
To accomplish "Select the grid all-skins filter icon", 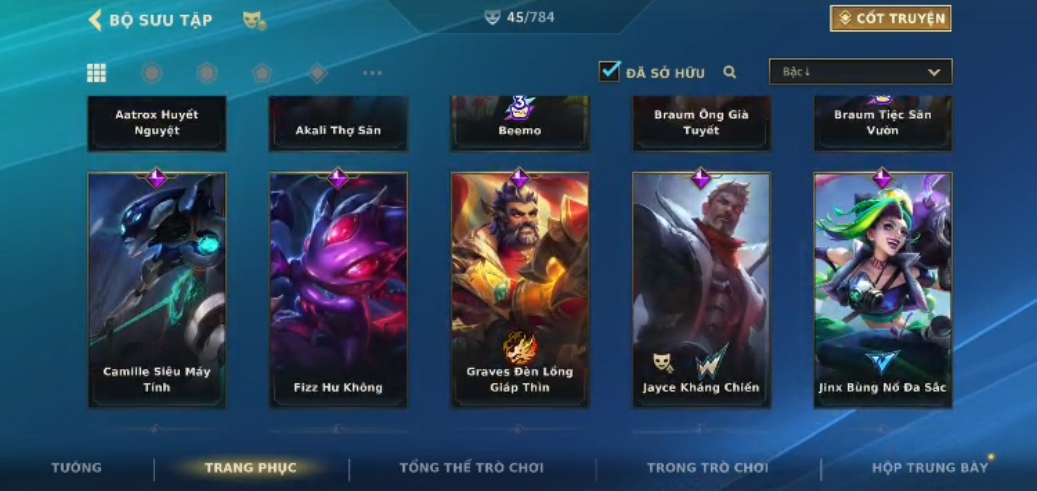I will pos(97,72).
